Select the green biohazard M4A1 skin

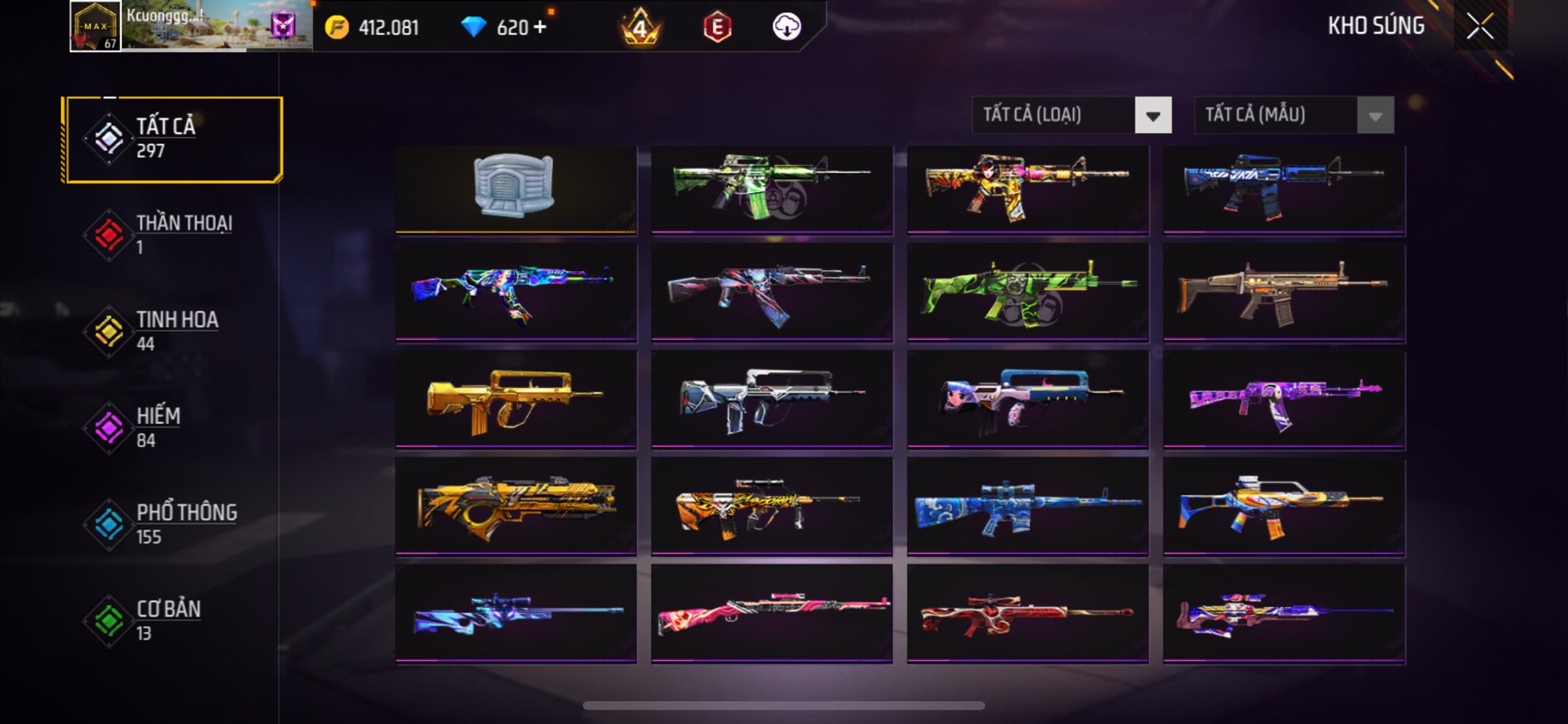point(771,188)
